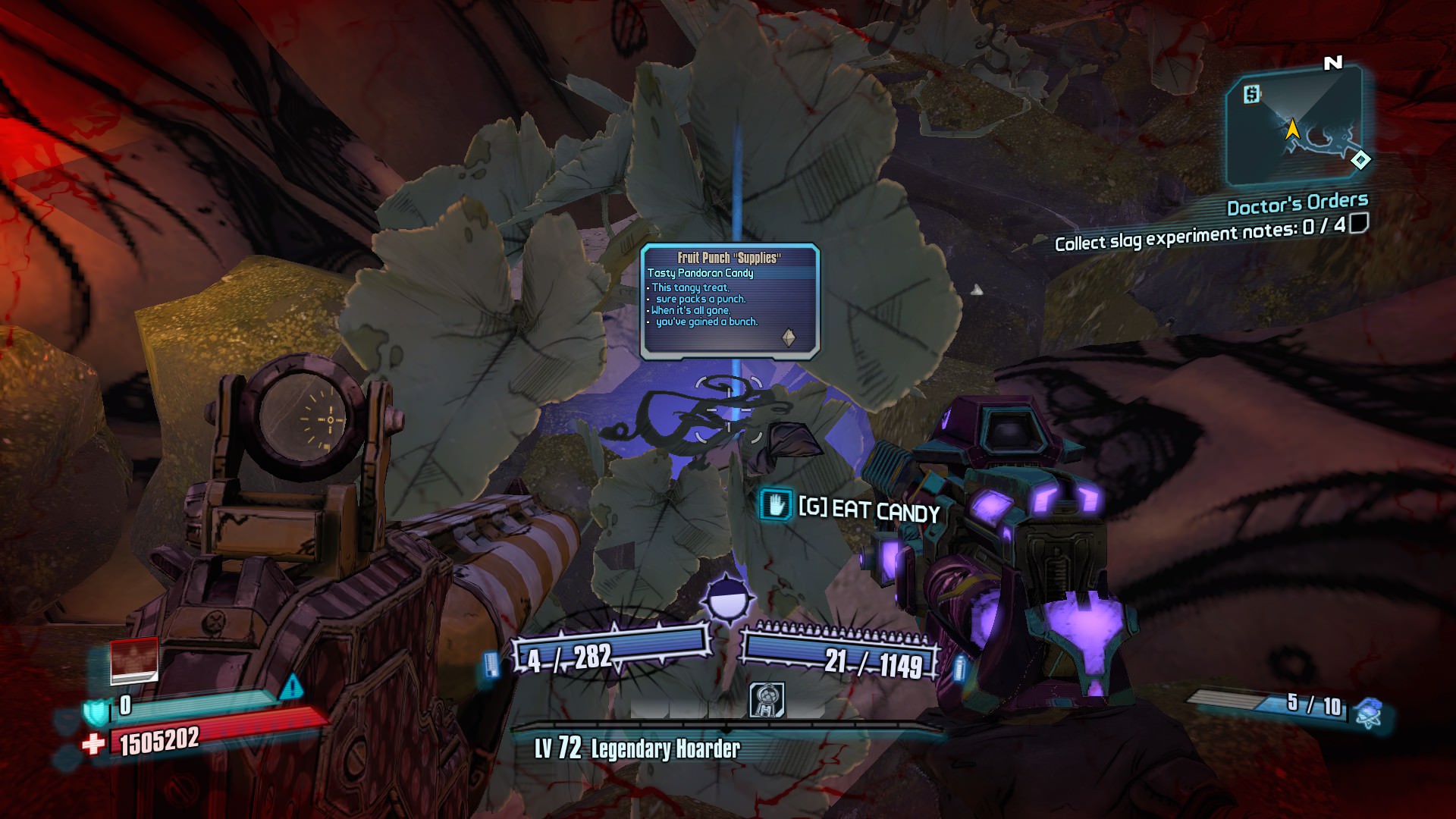The image size is (1456, 819).
Task: Click the dollar shop marker on the minimap
Action: [x=1252, y=94]
